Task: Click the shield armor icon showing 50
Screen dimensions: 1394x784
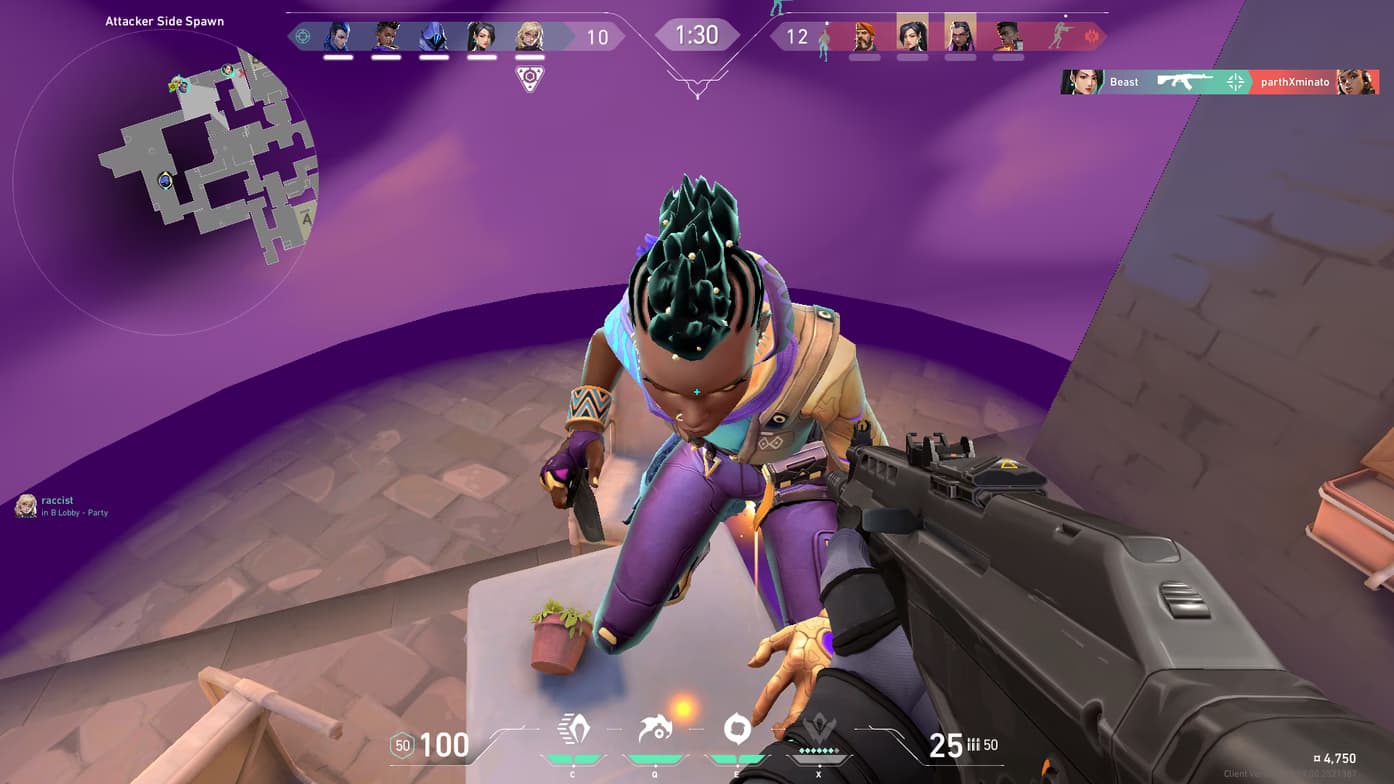Action: [402, 745]
